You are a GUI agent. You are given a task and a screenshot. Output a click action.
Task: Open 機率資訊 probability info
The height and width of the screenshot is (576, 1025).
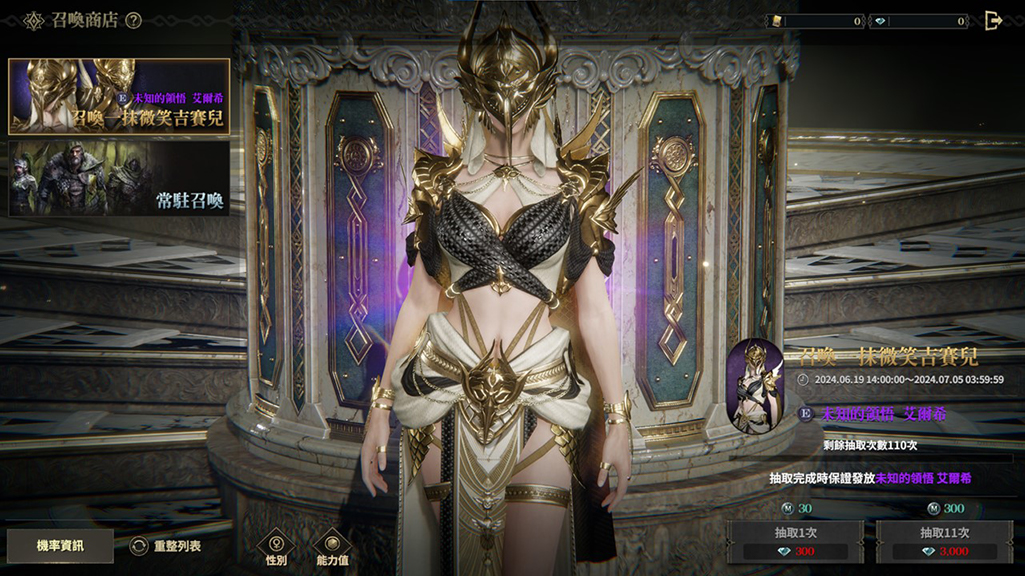point(60,546)
